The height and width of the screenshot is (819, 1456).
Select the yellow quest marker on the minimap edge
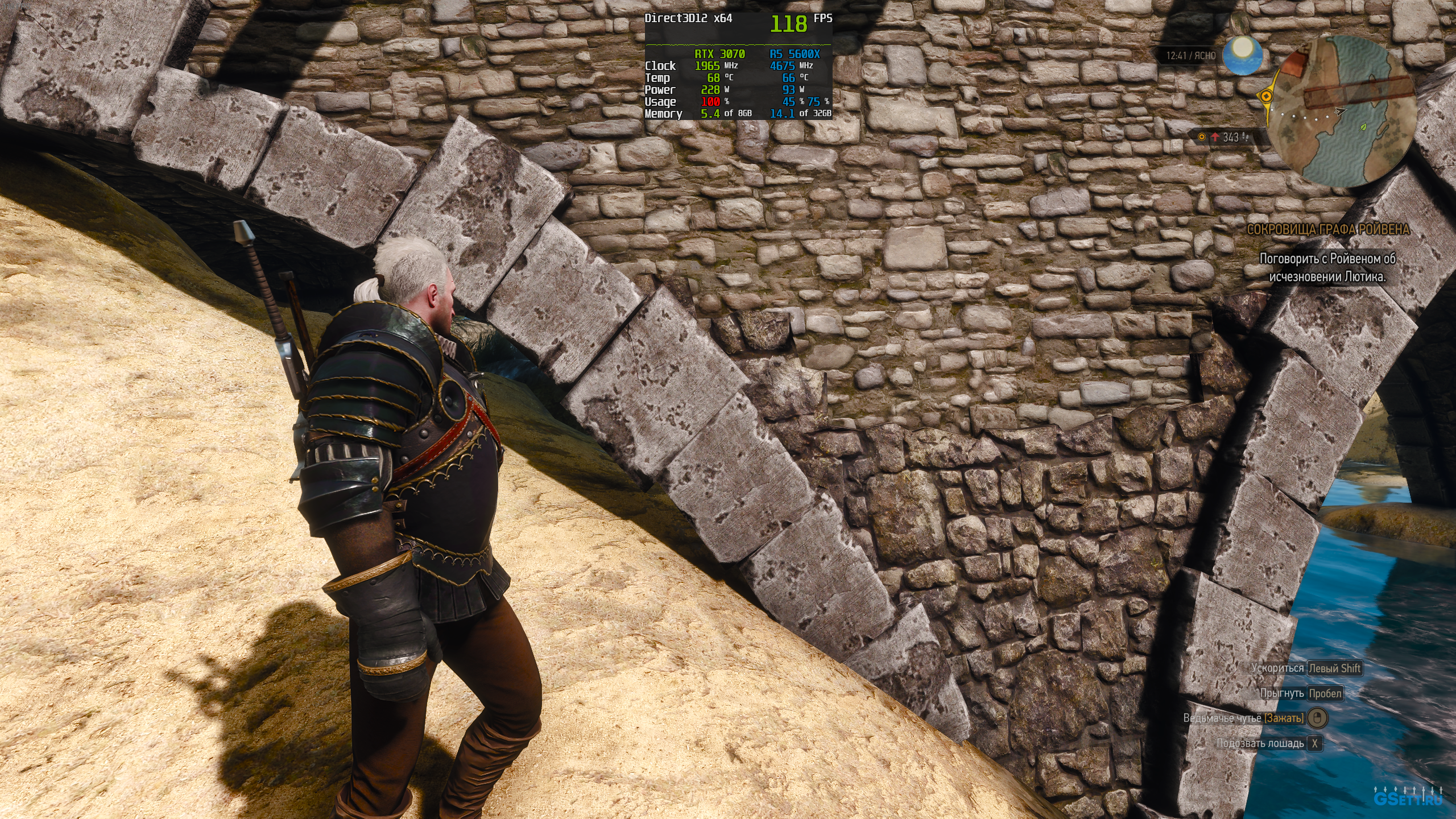tap(1267, 96)
